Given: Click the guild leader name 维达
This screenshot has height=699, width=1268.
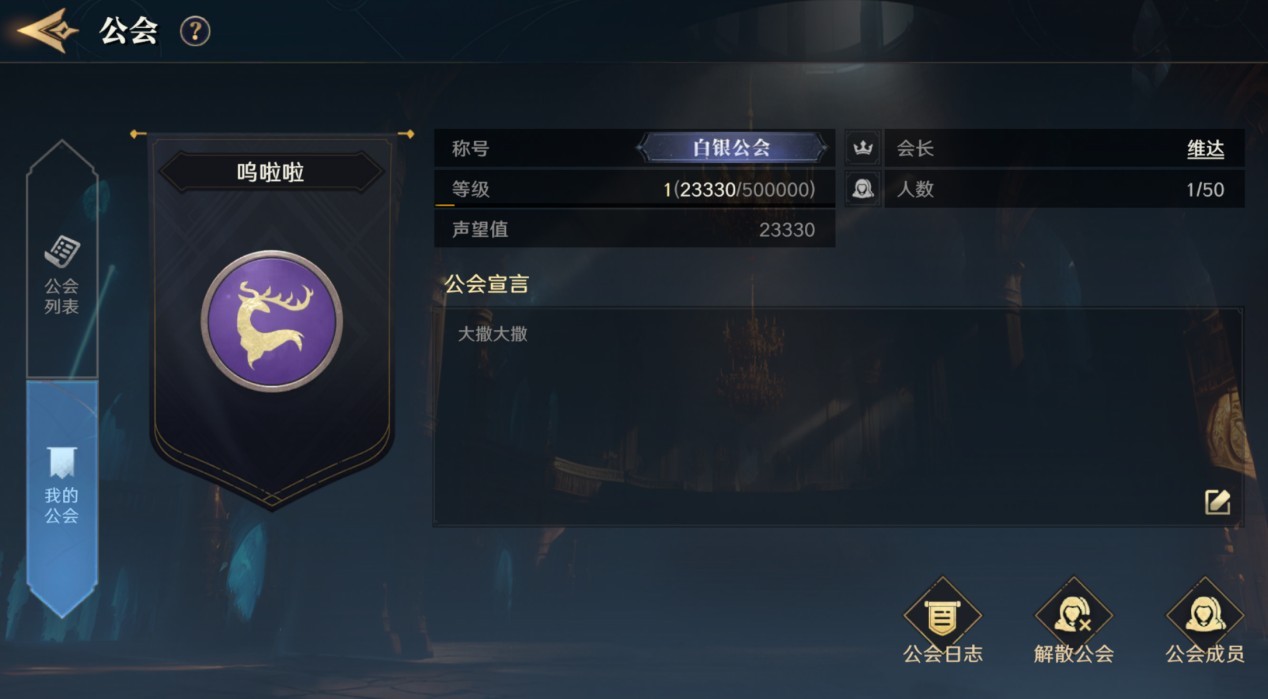Looking at the screenshot, I should click(x=1205, y=149).
